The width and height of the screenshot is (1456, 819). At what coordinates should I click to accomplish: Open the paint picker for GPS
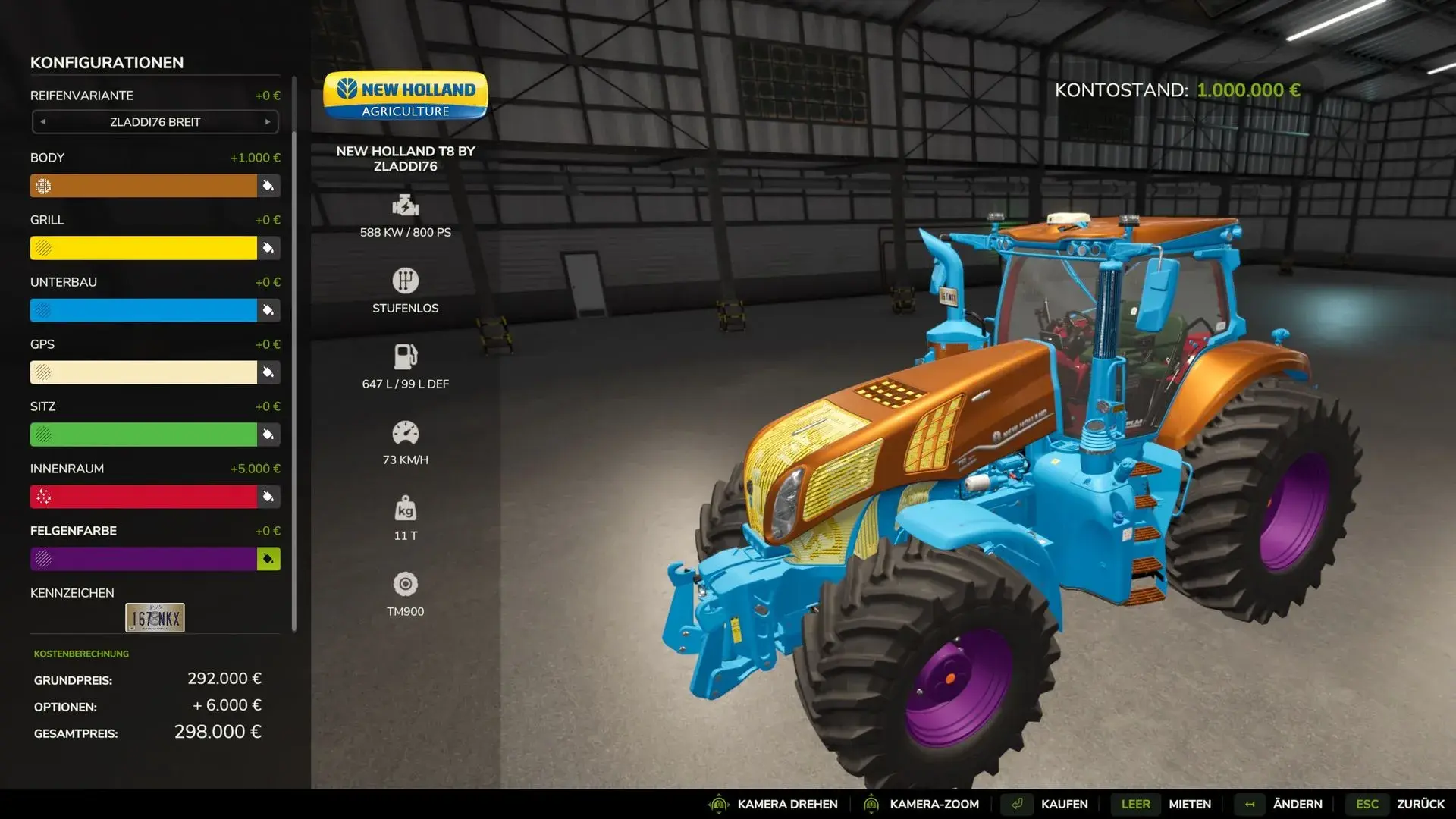(268, 372)
